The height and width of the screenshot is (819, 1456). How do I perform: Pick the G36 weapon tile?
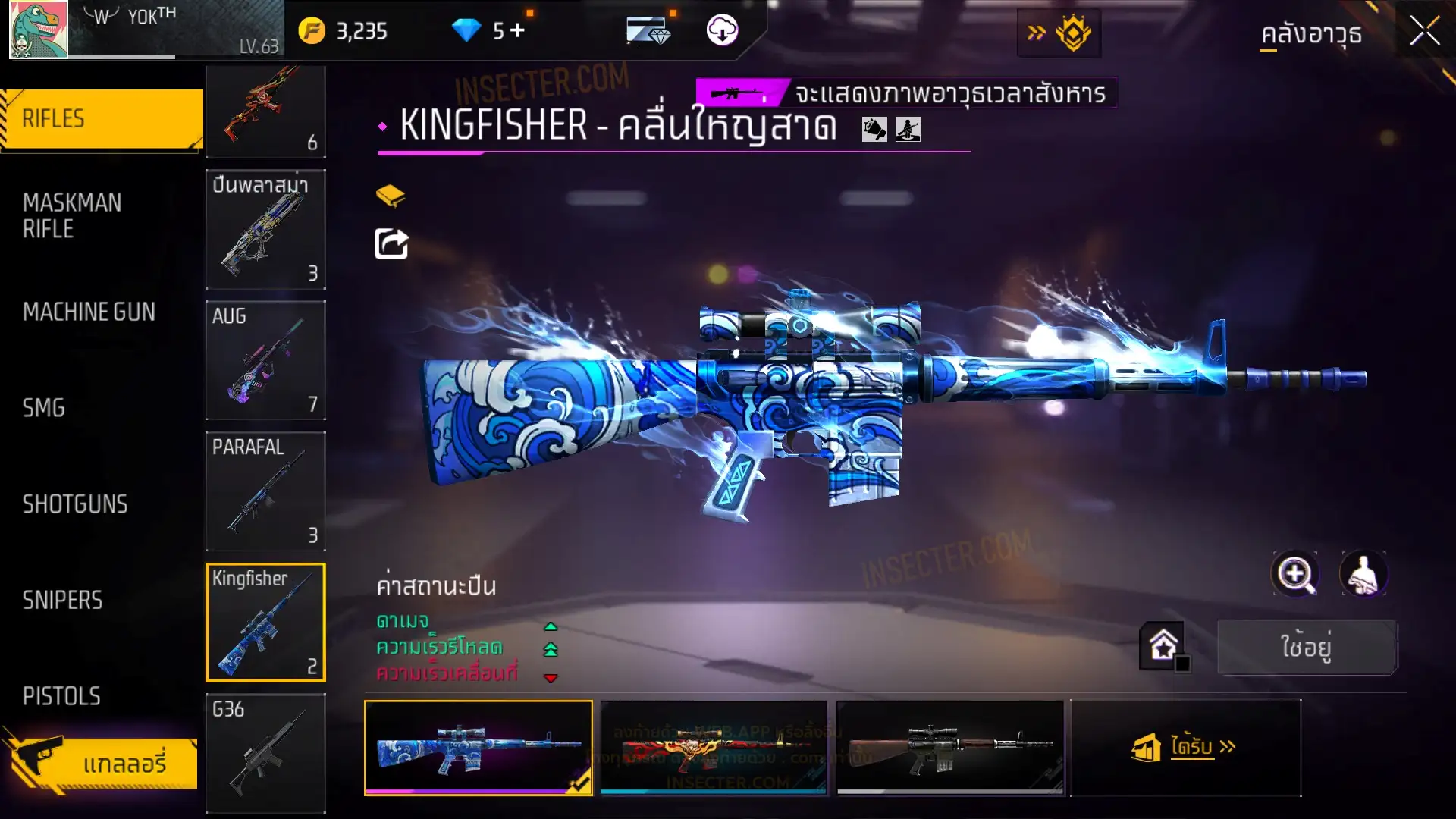point(265,753)
